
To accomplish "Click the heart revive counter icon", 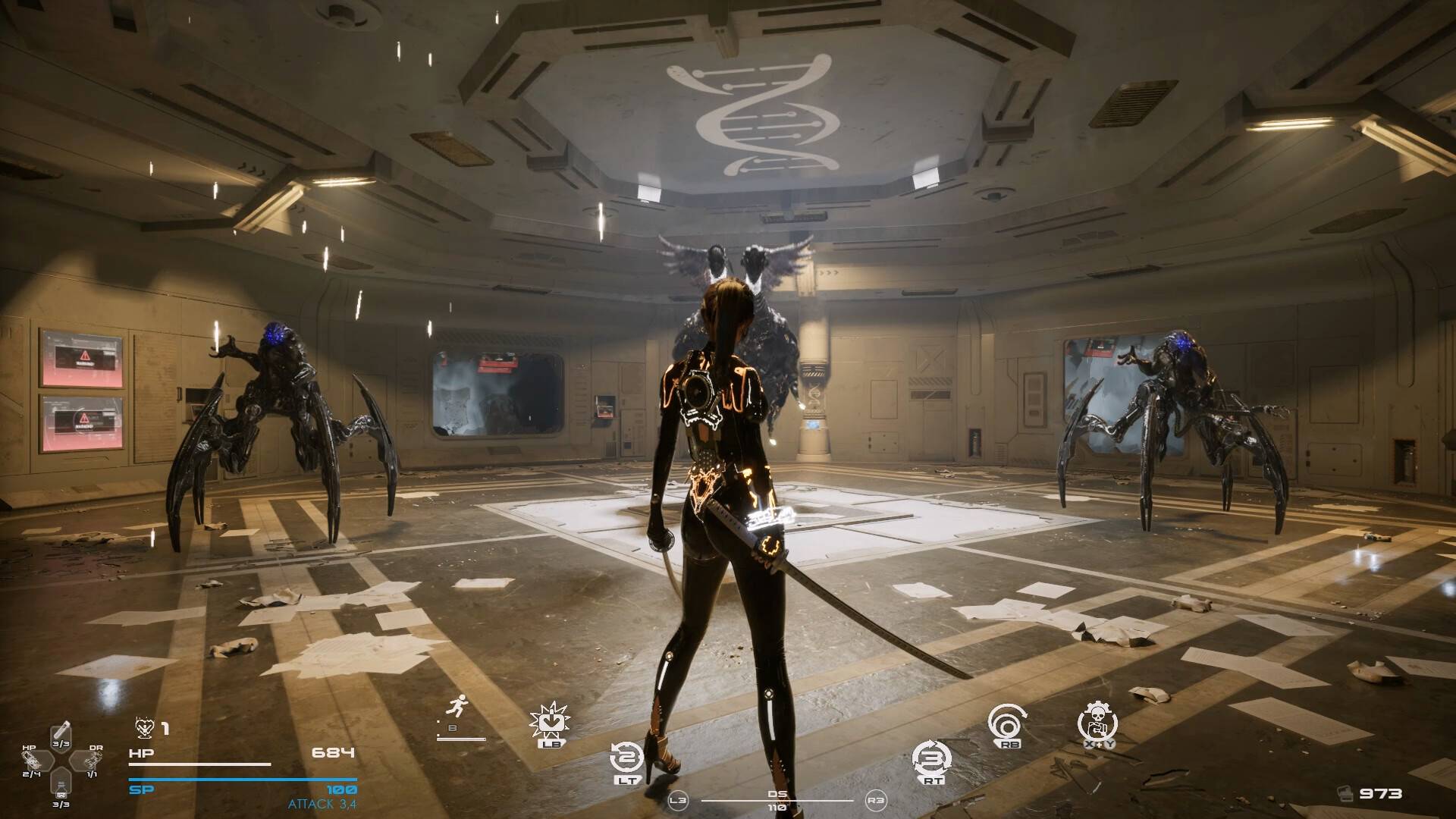I will pyautogui.click(x=144, y=728).
